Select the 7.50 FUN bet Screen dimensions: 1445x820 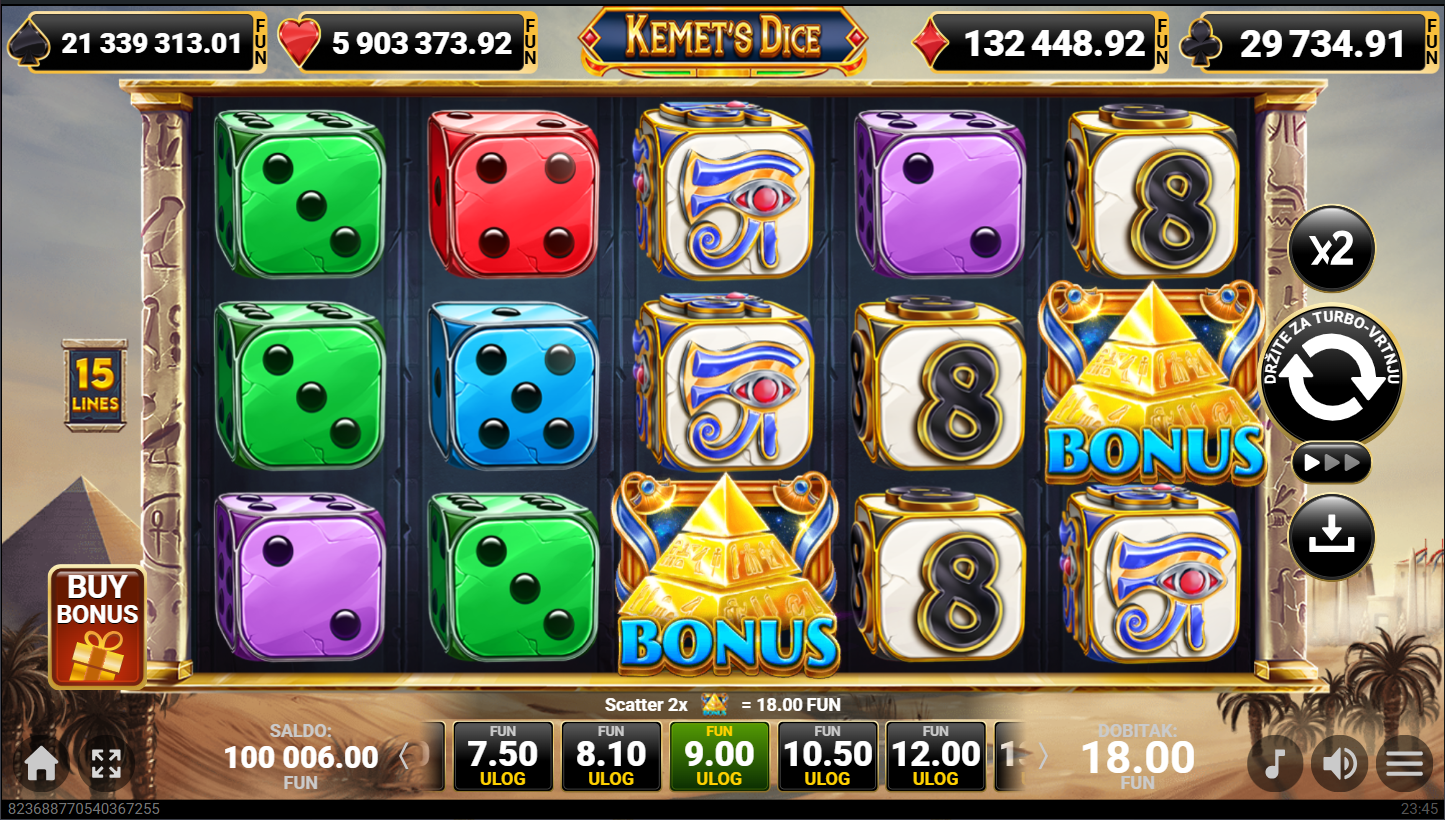pyautogui.click(x=503, y=756)
